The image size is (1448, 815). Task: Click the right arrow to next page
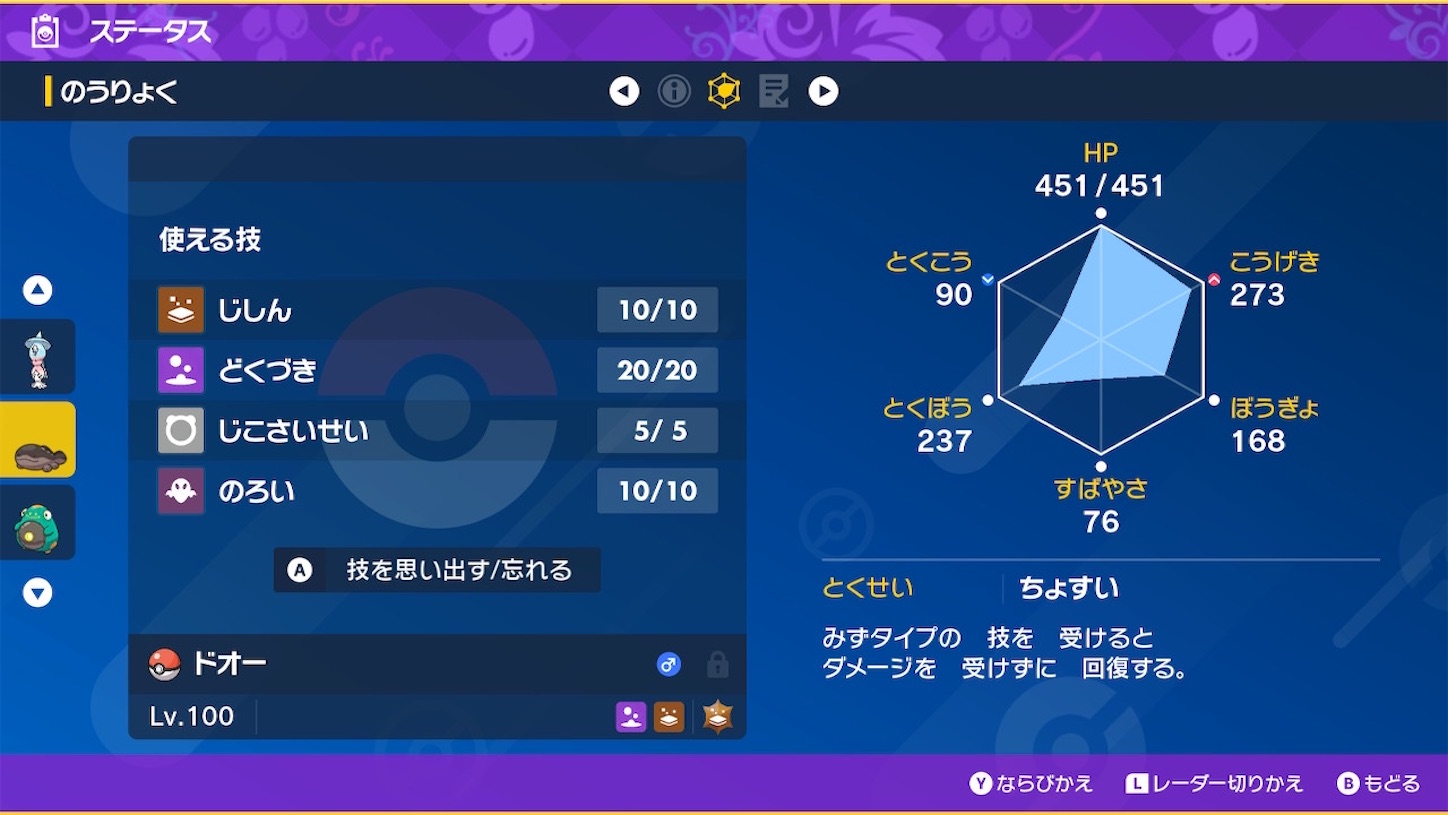point(823,90)
